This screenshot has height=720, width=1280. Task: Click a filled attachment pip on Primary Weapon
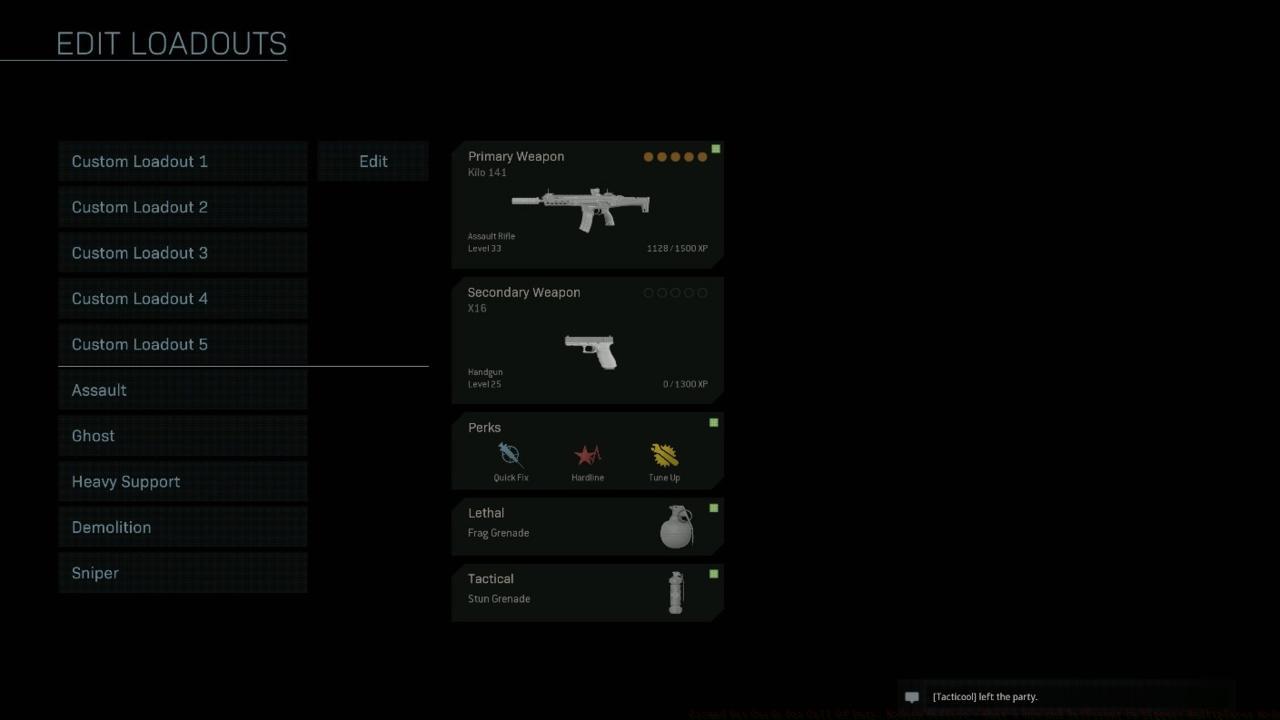coord(649,157)
